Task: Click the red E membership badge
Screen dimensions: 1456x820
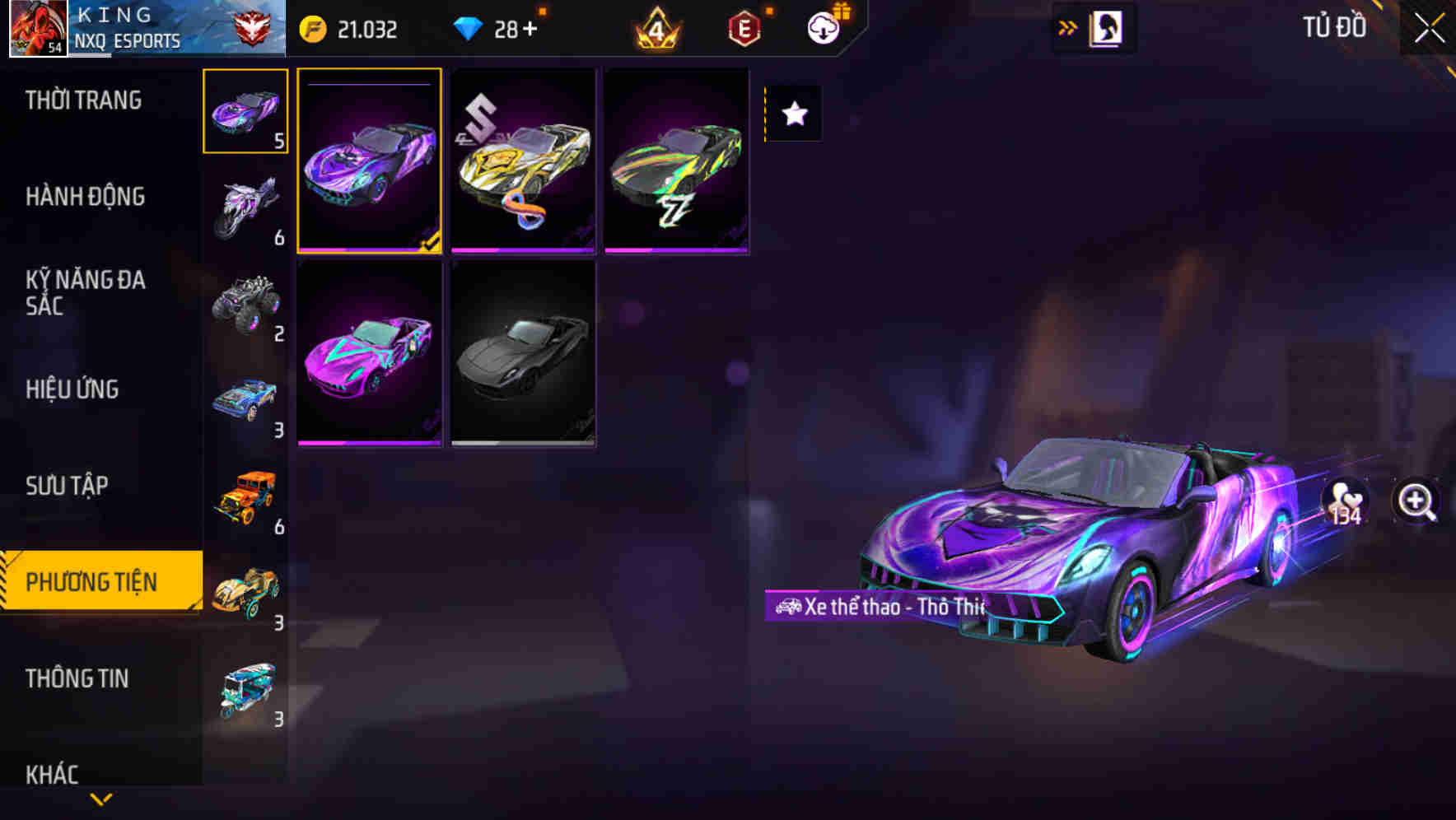Action: (744, 27)
